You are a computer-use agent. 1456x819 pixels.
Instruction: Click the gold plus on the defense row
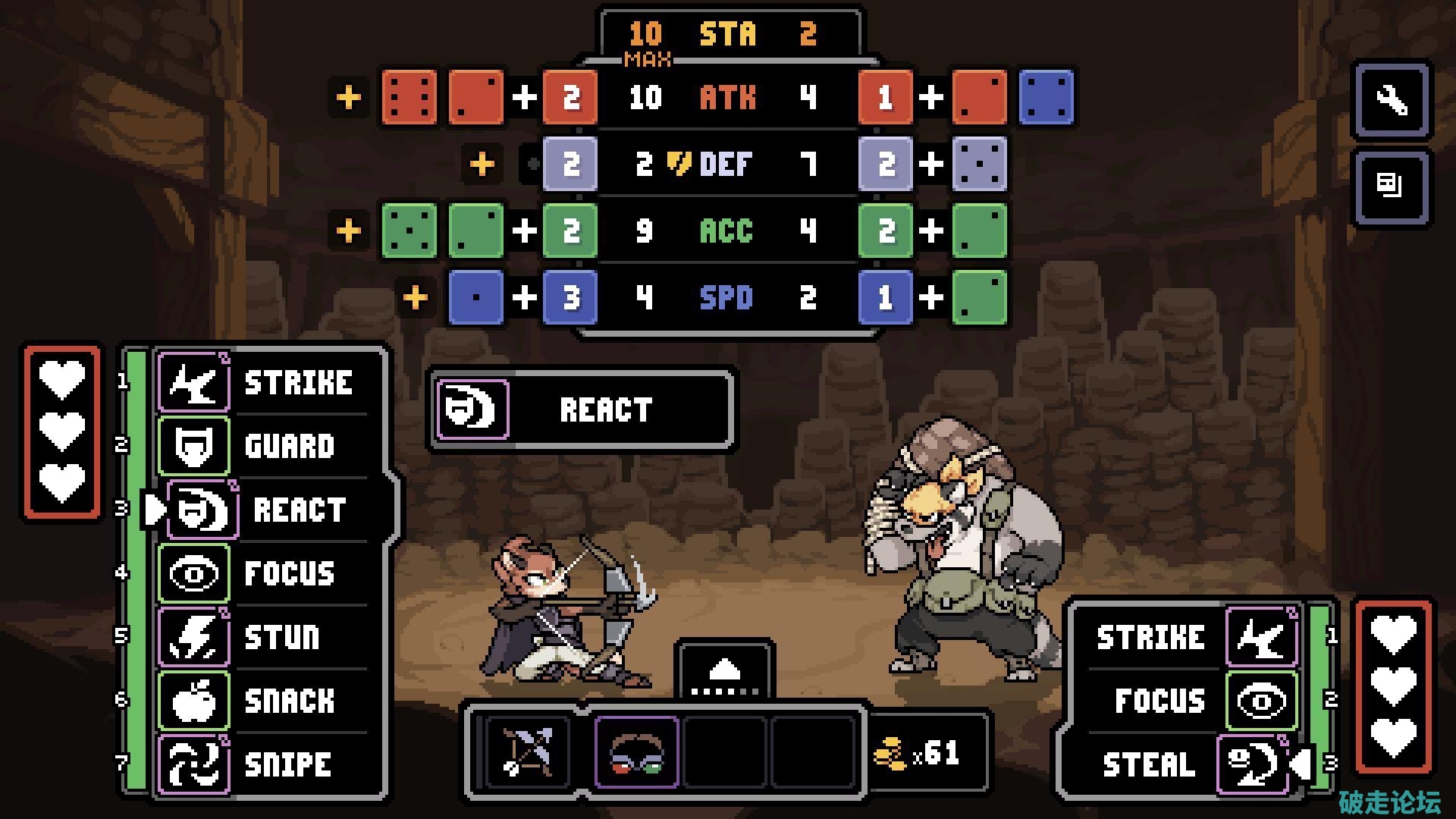pos(482,164)
